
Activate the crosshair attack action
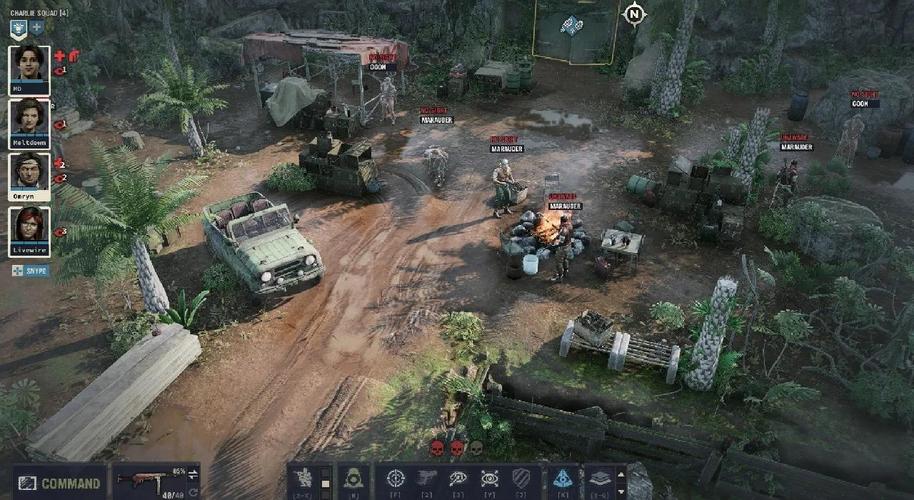[x=395, y=479]
